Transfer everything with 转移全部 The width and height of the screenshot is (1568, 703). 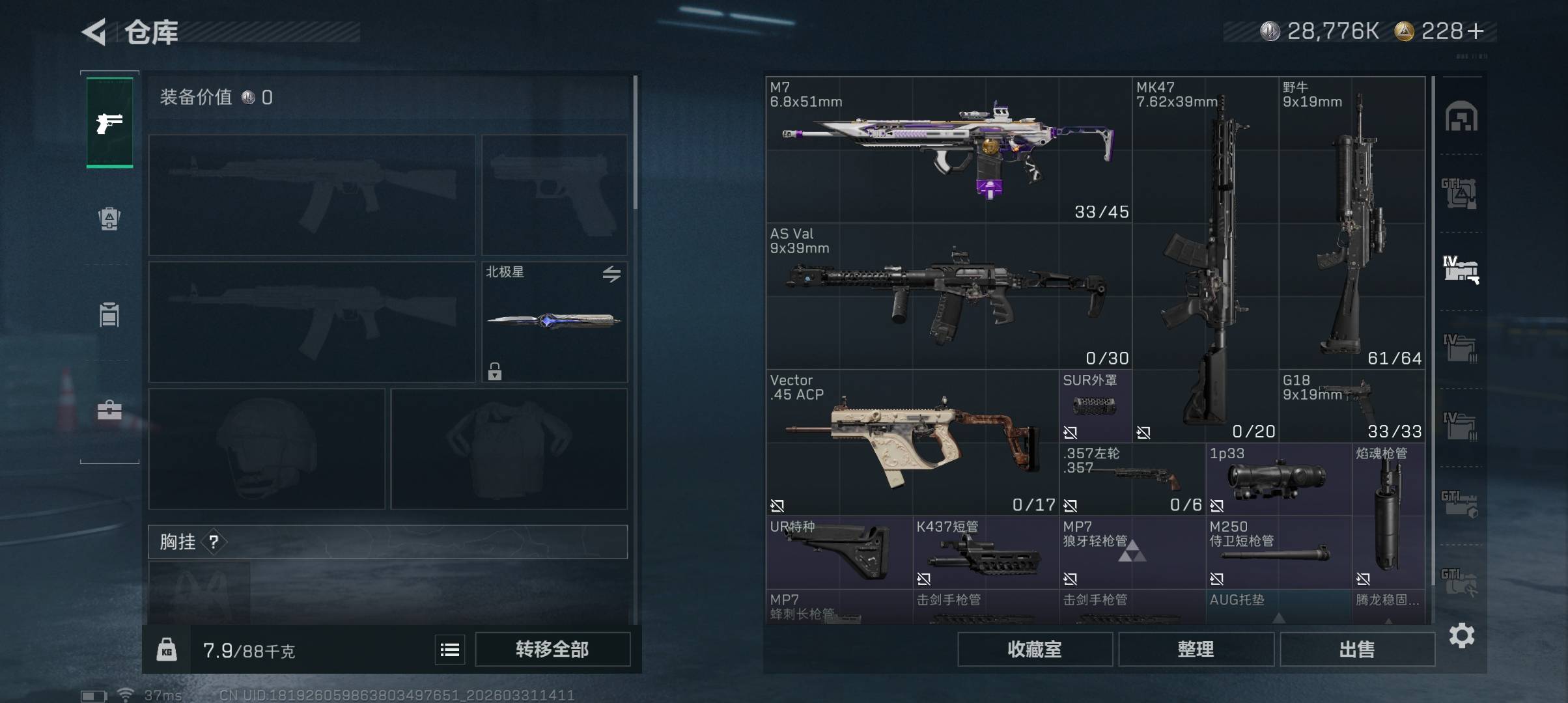coord(552,649)
